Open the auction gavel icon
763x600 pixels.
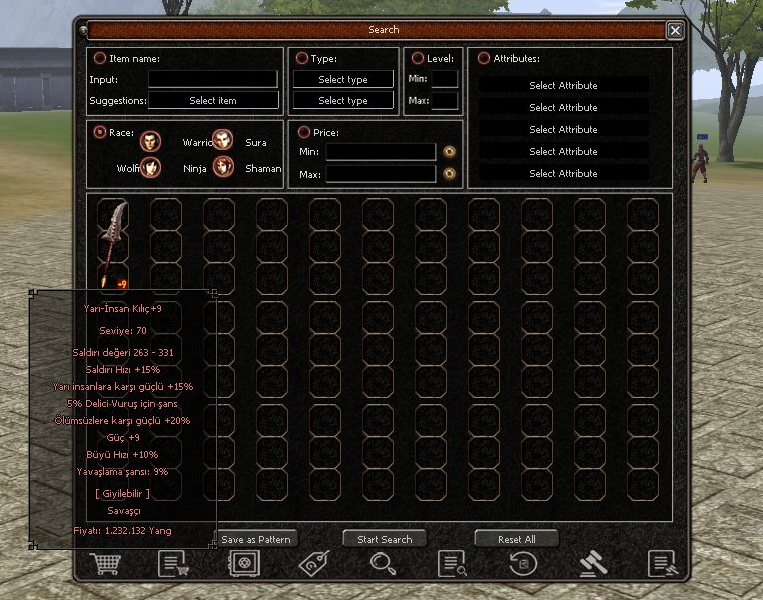coord(593,564)
